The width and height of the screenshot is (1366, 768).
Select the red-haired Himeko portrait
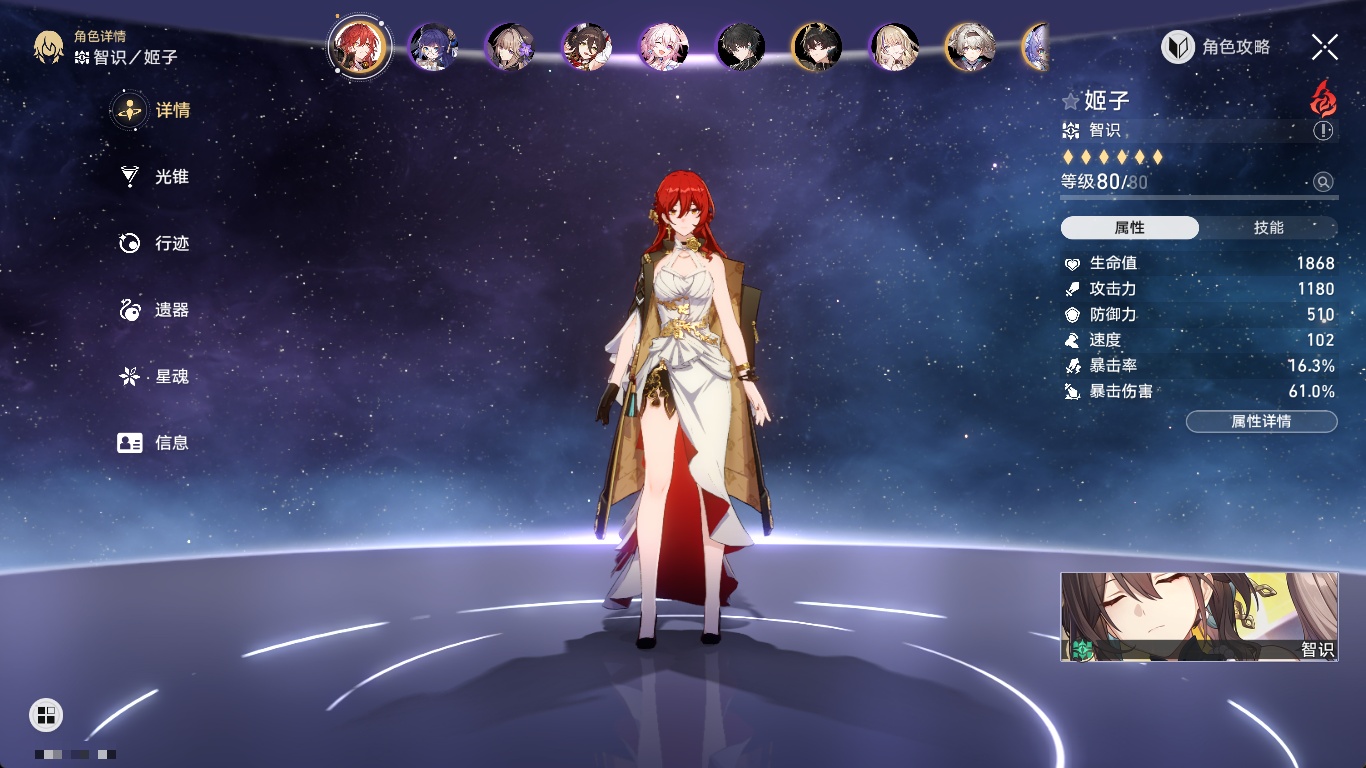click(x=360, y=46)
